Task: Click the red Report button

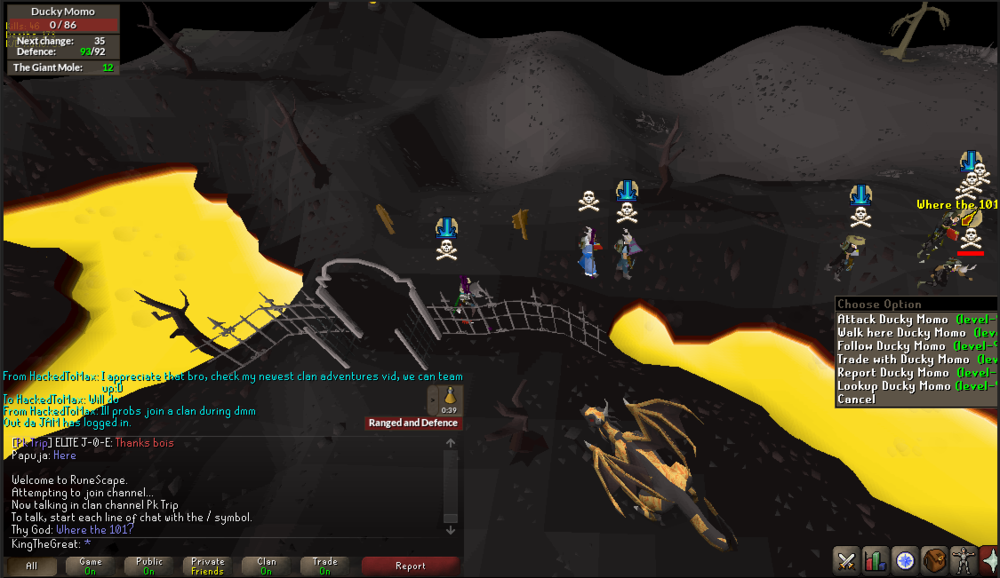Action: click(x=410, y=566)
